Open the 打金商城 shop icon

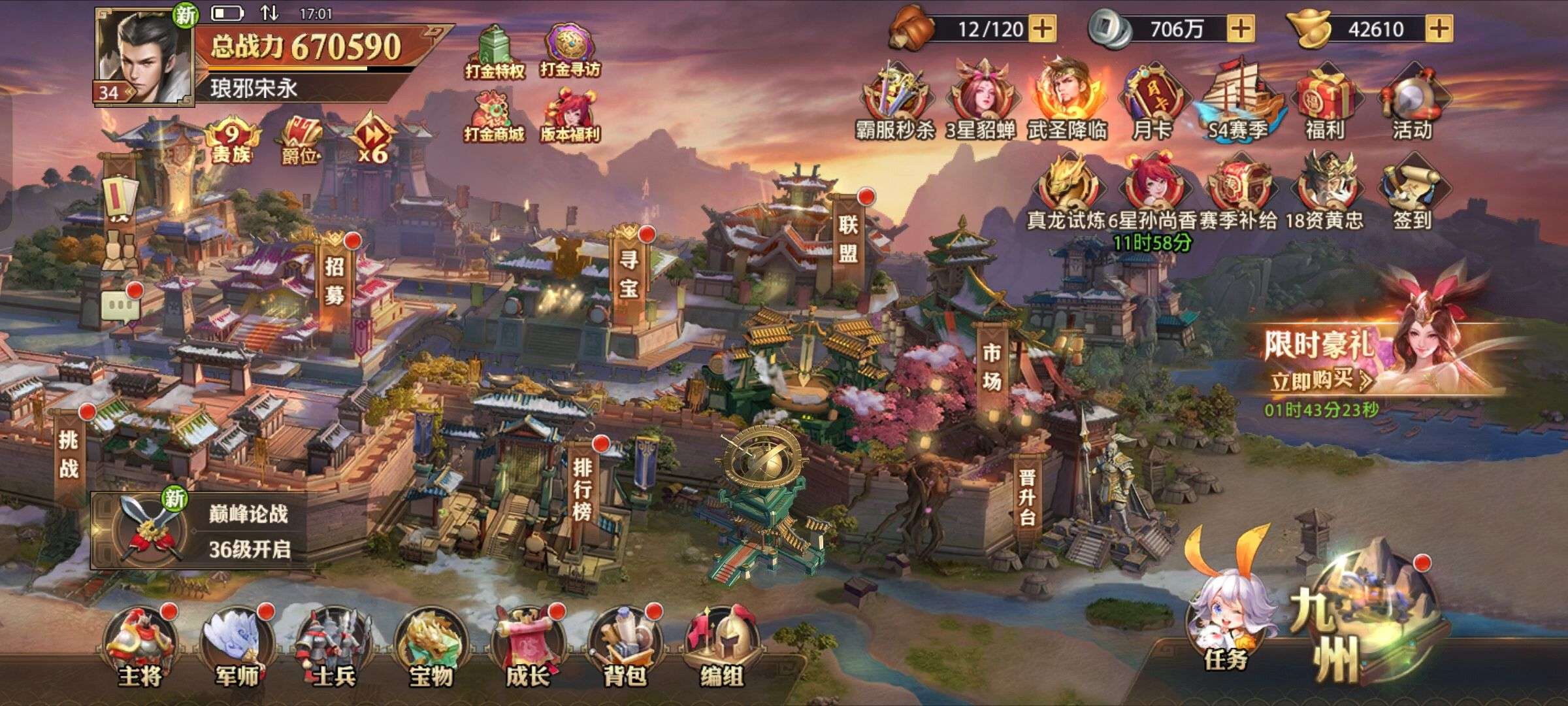point(495,118)
